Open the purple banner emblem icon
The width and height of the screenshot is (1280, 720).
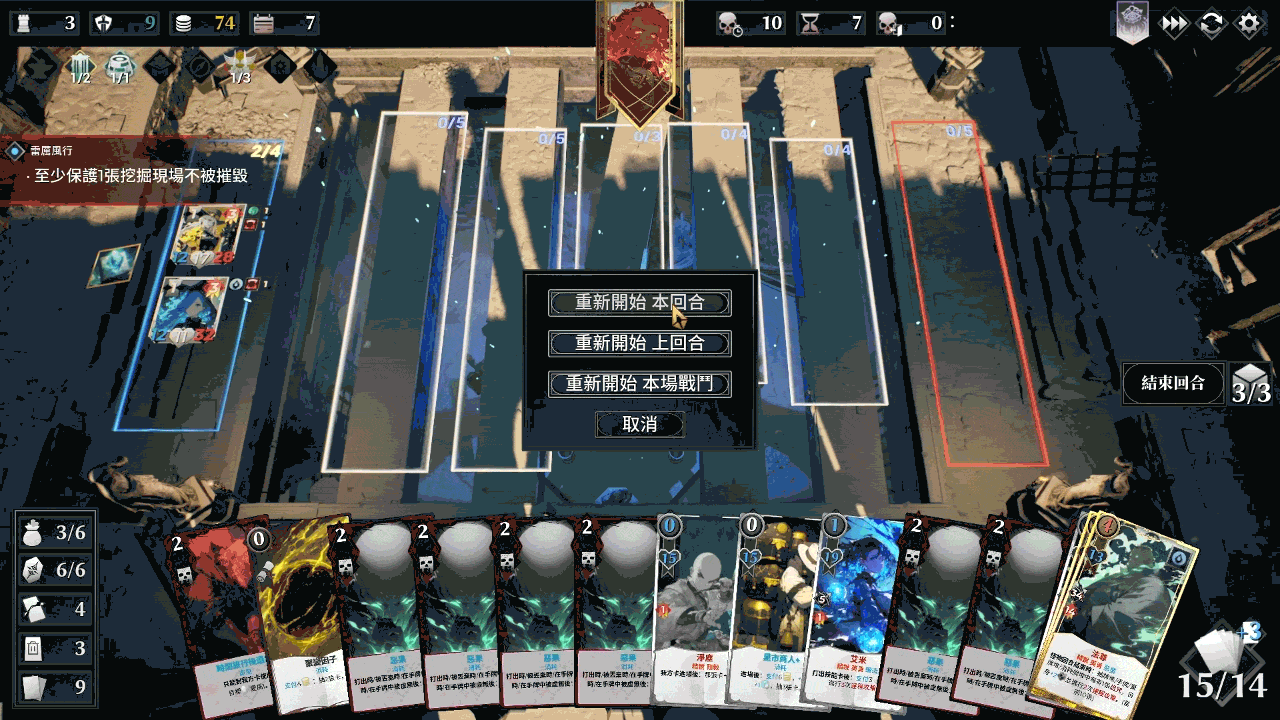(x=1133, y=23)
